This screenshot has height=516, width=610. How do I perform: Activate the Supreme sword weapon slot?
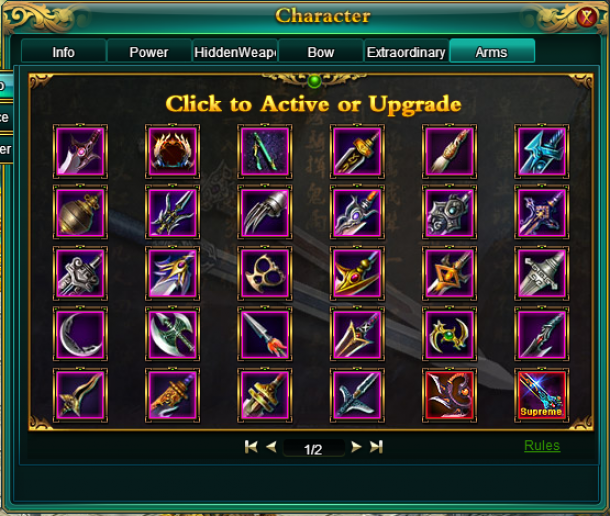(542, 396)
